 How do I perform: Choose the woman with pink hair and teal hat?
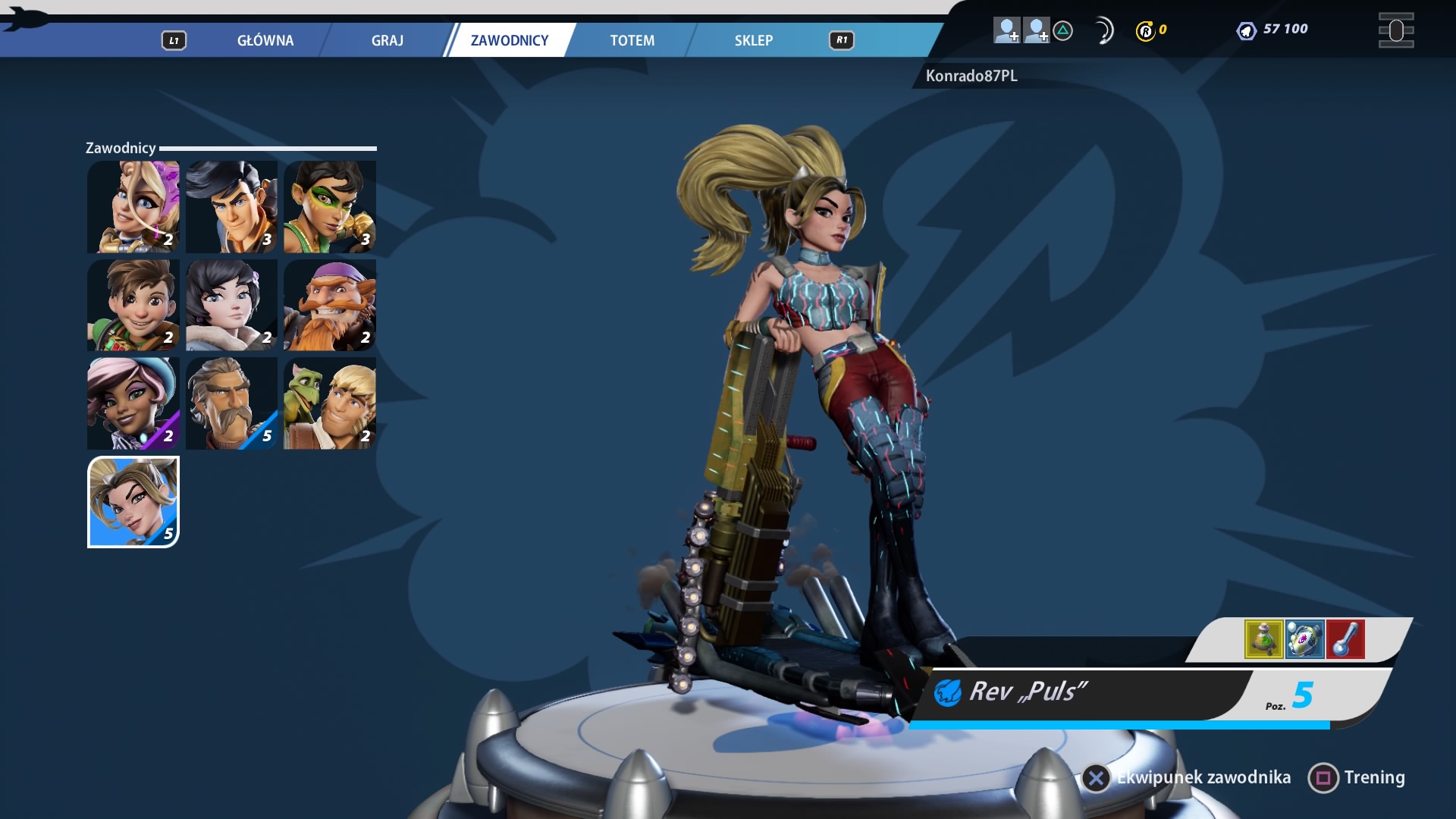coord(133,403)
